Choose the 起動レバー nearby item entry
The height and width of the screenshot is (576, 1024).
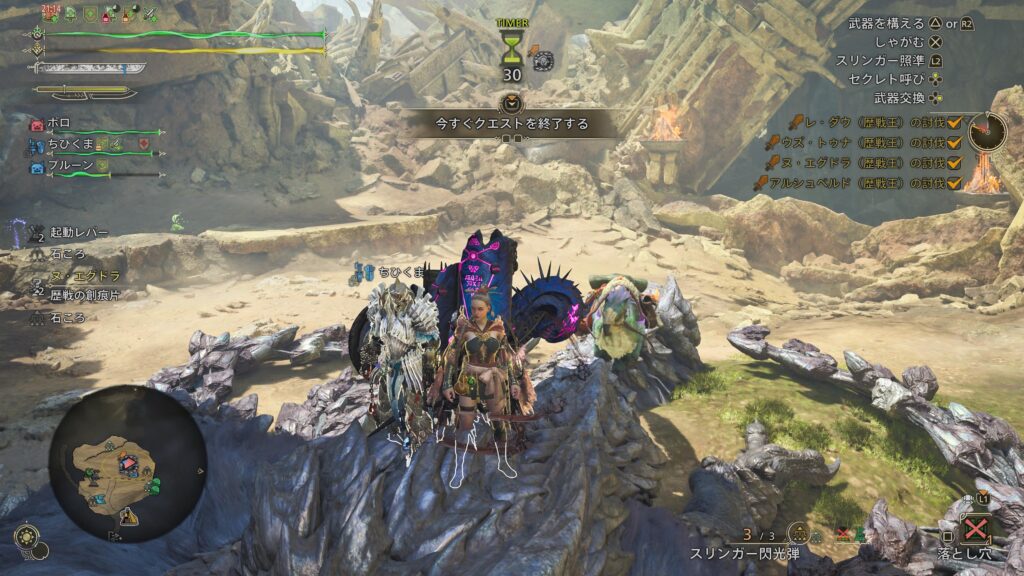click(x=79, y=232)
